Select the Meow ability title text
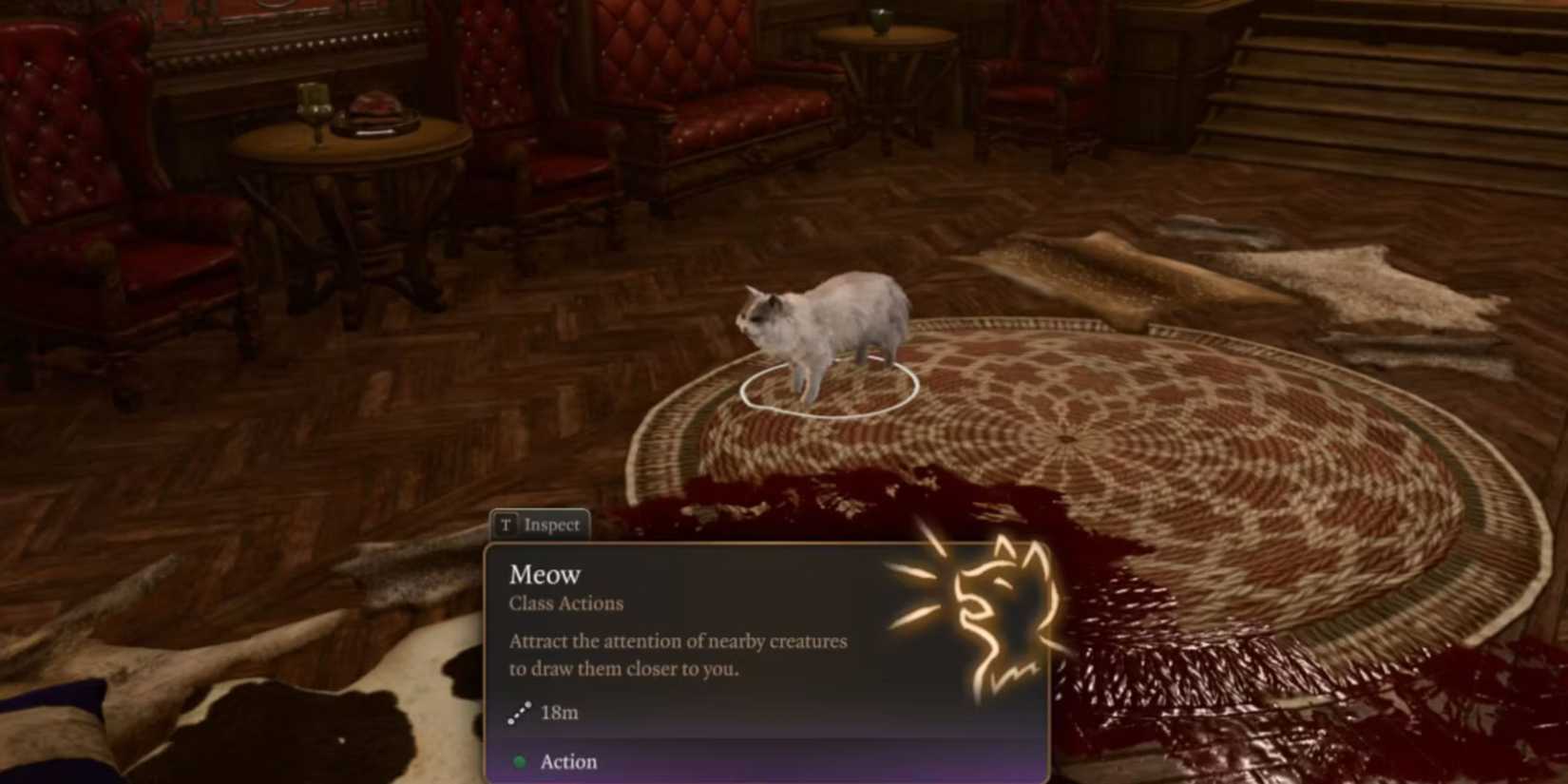Image resolution: width=1568 pixels, height=784 pixels. (x=545, y=573)
